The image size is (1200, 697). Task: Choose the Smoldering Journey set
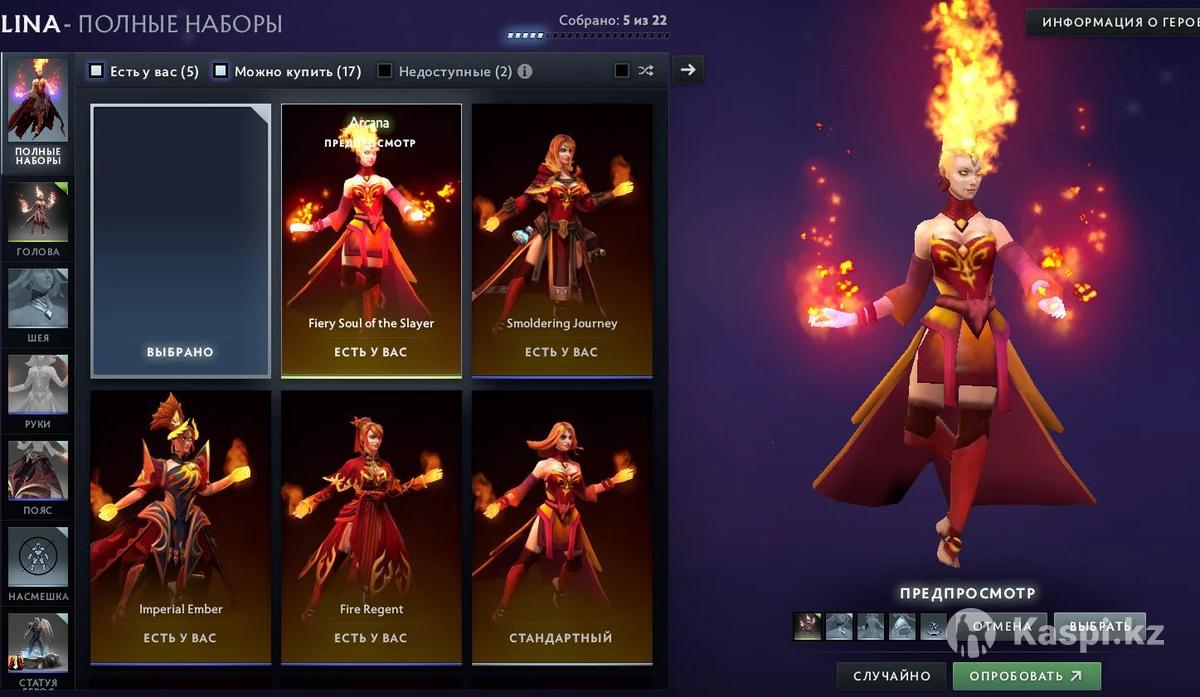pos(562,240)
